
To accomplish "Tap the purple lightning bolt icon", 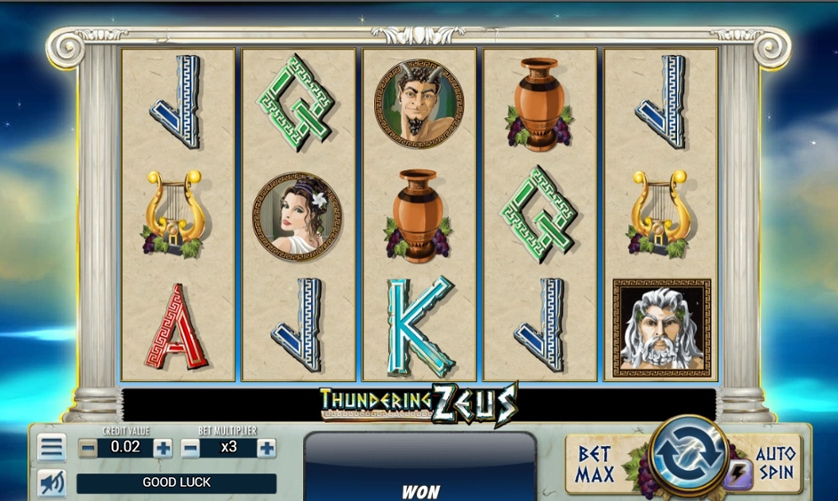I will coord(739,474).
